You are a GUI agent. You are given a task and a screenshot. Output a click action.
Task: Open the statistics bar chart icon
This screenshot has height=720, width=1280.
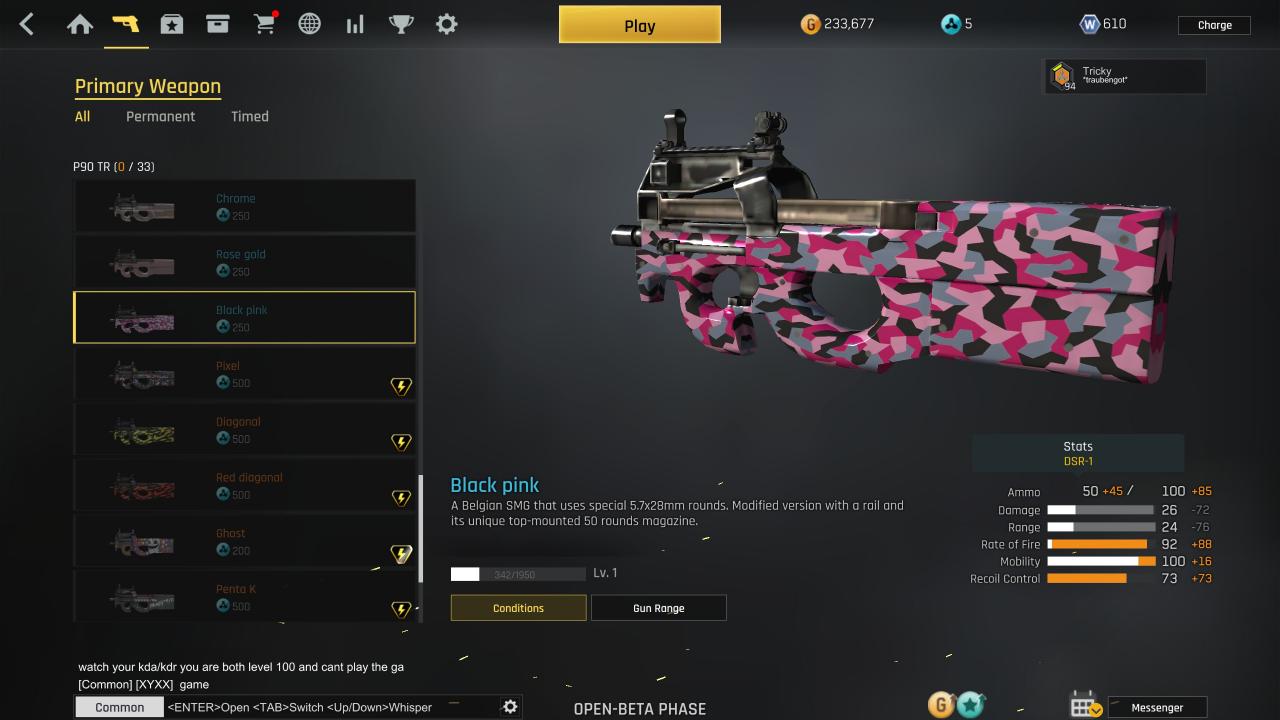pos(355,24)
